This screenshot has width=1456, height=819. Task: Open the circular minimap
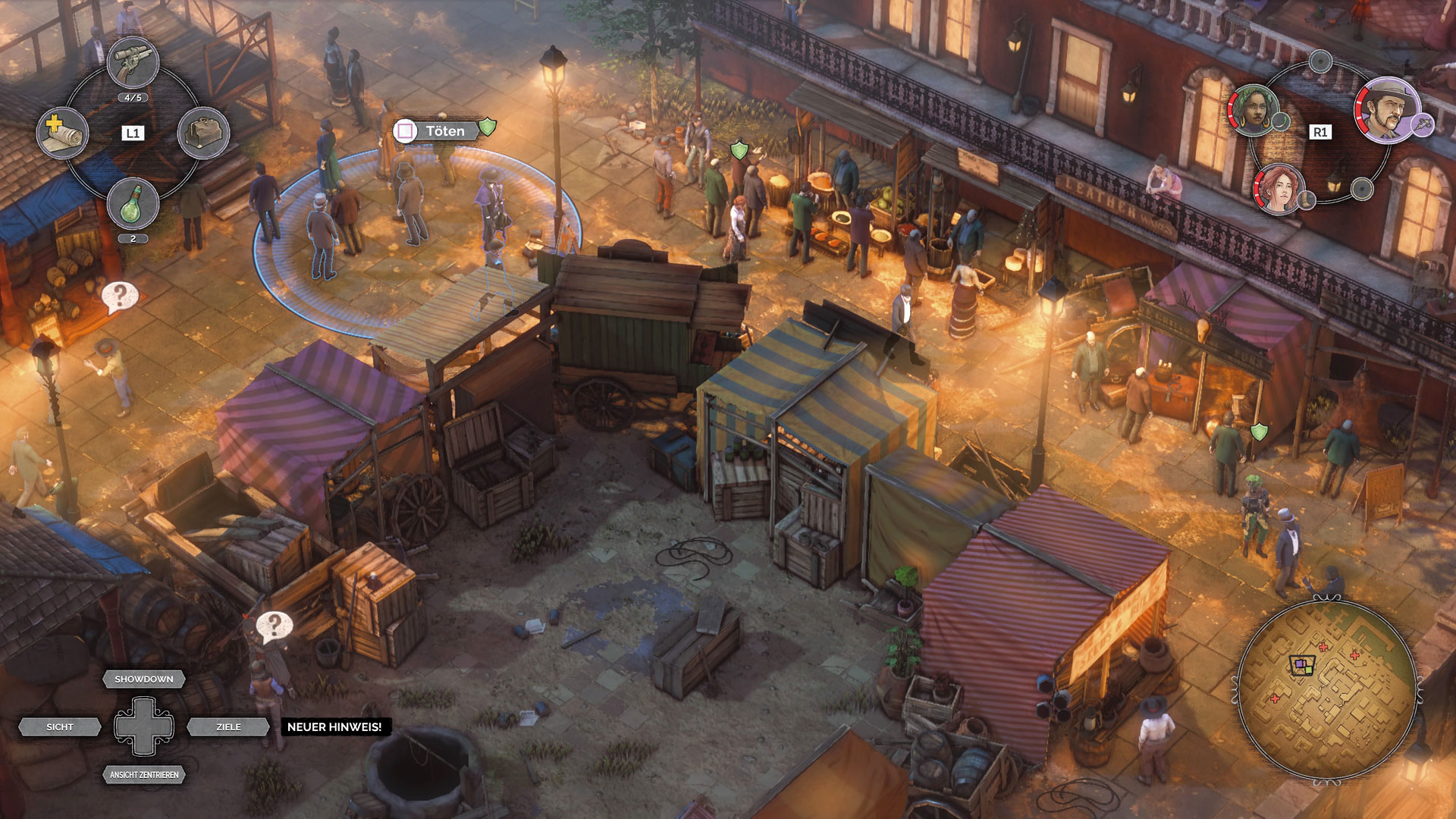click(1326, 689)
